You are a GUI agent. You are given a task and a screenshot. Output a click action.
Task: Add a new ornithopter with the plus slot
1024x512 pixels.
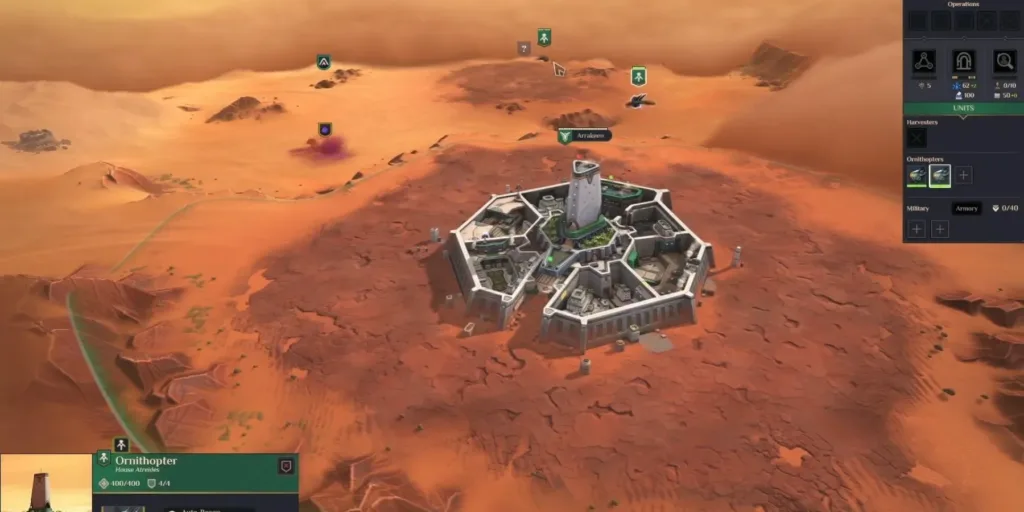pos(964,175)
